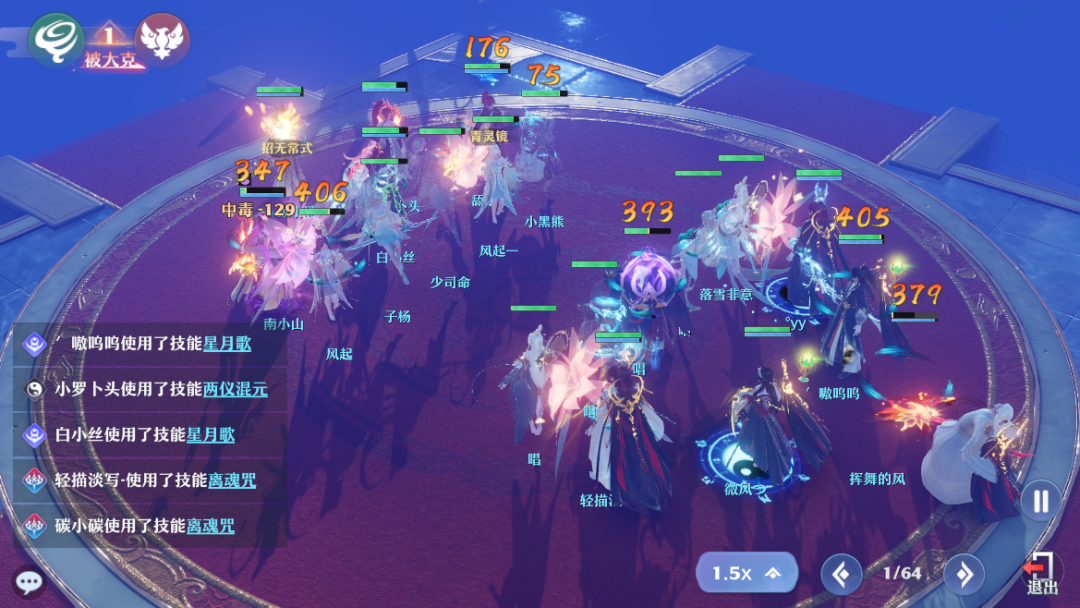Open the chat bubble icon
The height and width of the screenshot is (608, 1080).
tap(28, 581)
